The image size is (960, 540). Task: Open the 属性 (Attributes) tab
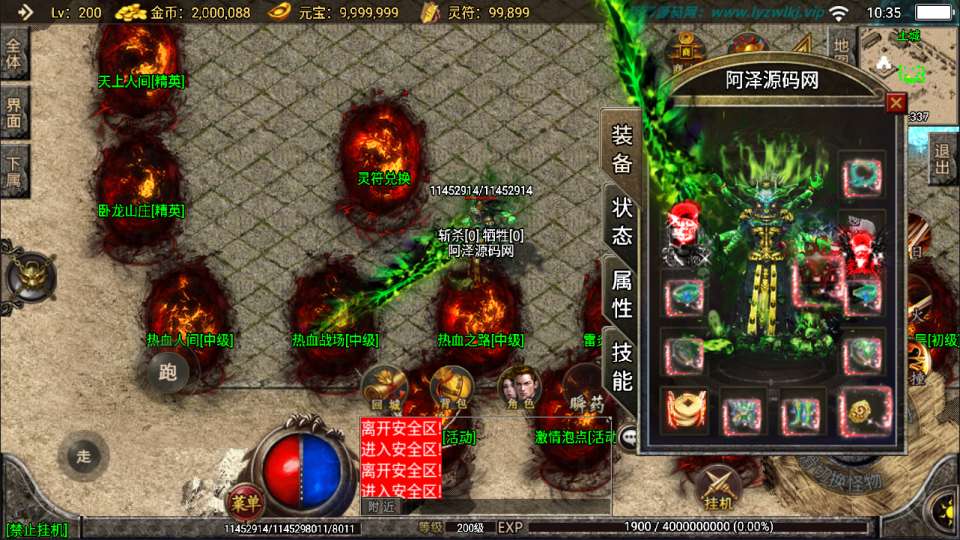pos(622,294)
